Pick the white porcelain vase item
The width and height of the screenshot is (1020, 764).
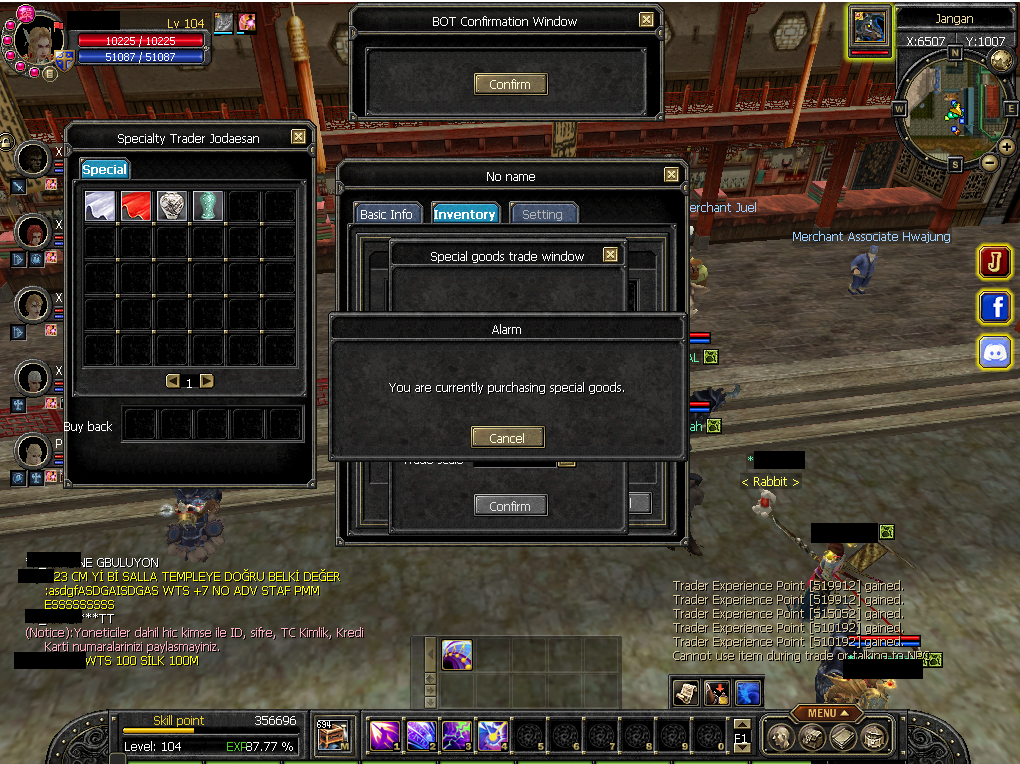coord(172,206)
